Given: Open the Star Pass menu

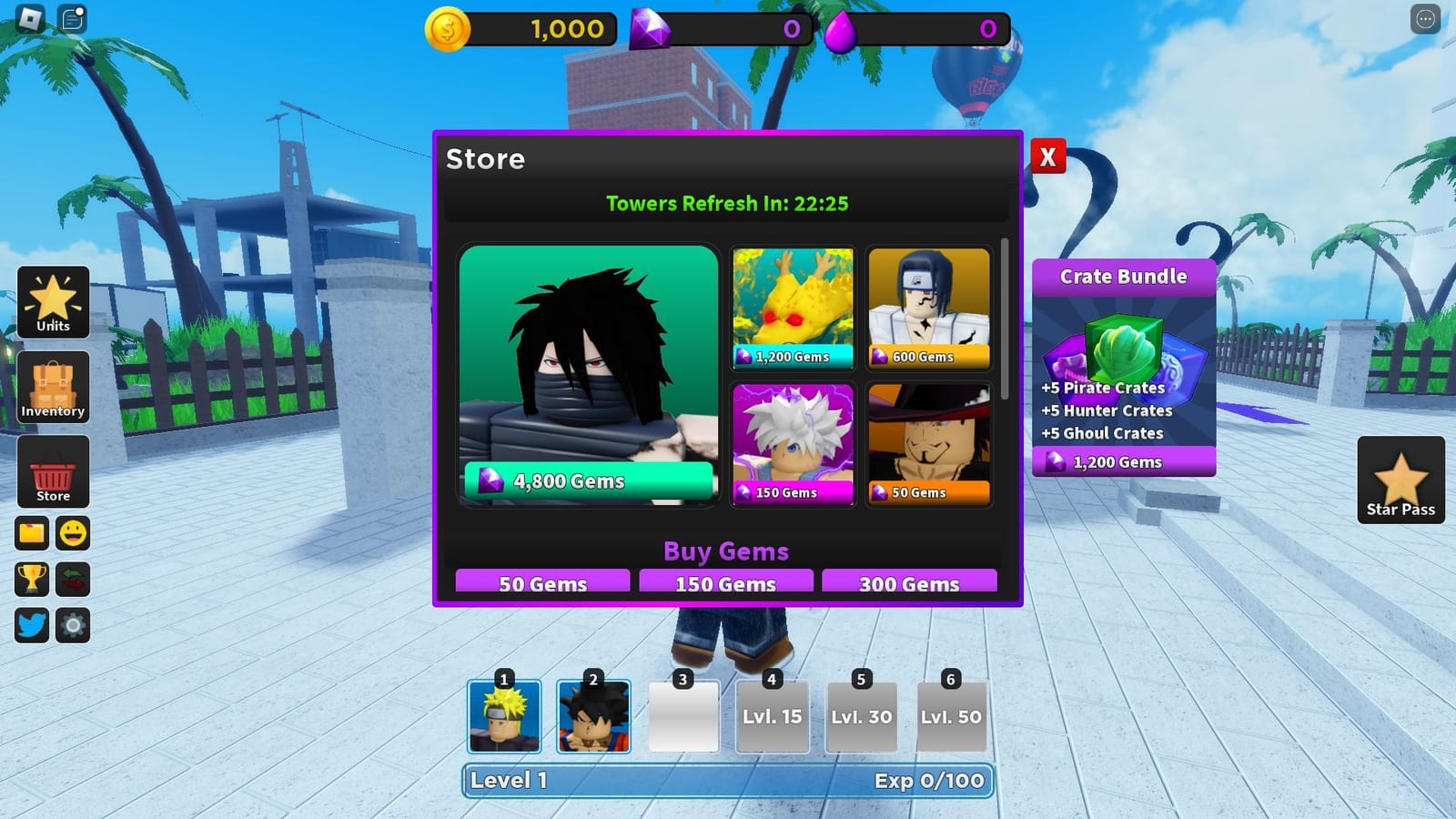Looking at the screenshot, I should (x=1402, y=480).
